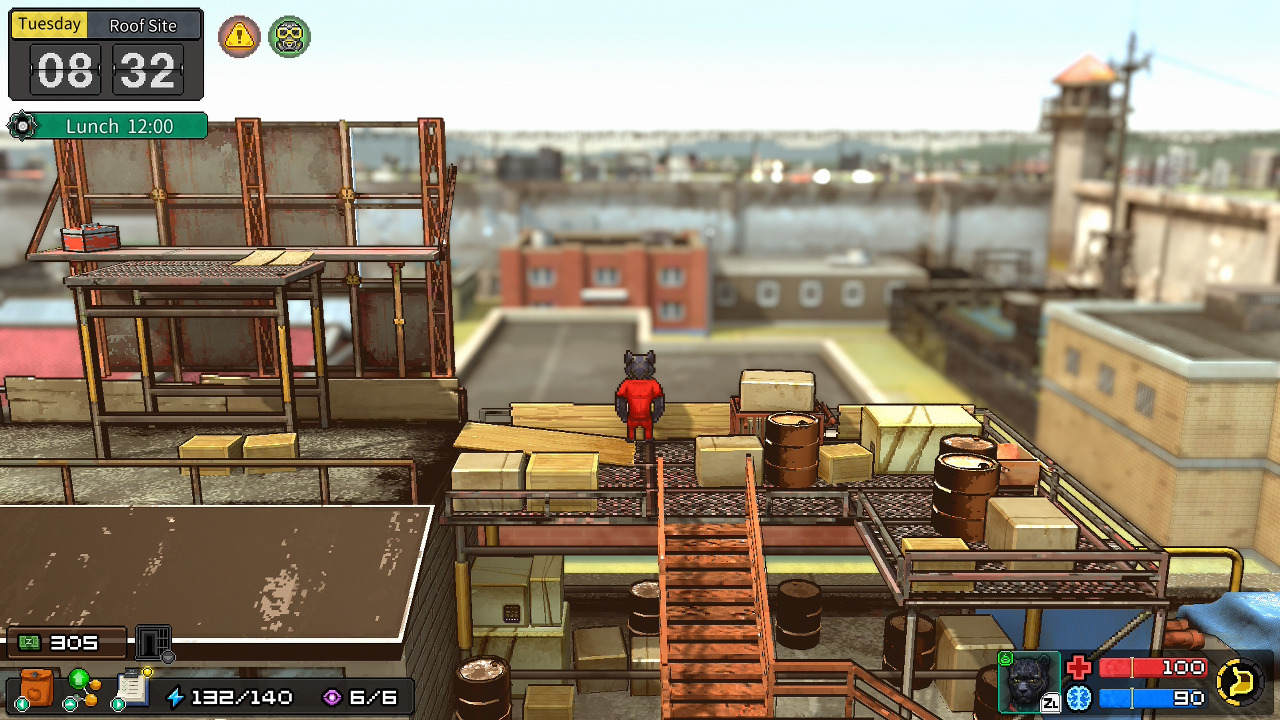
Task: Click the blue brain stamina icon
Action: coord(1078,697)
